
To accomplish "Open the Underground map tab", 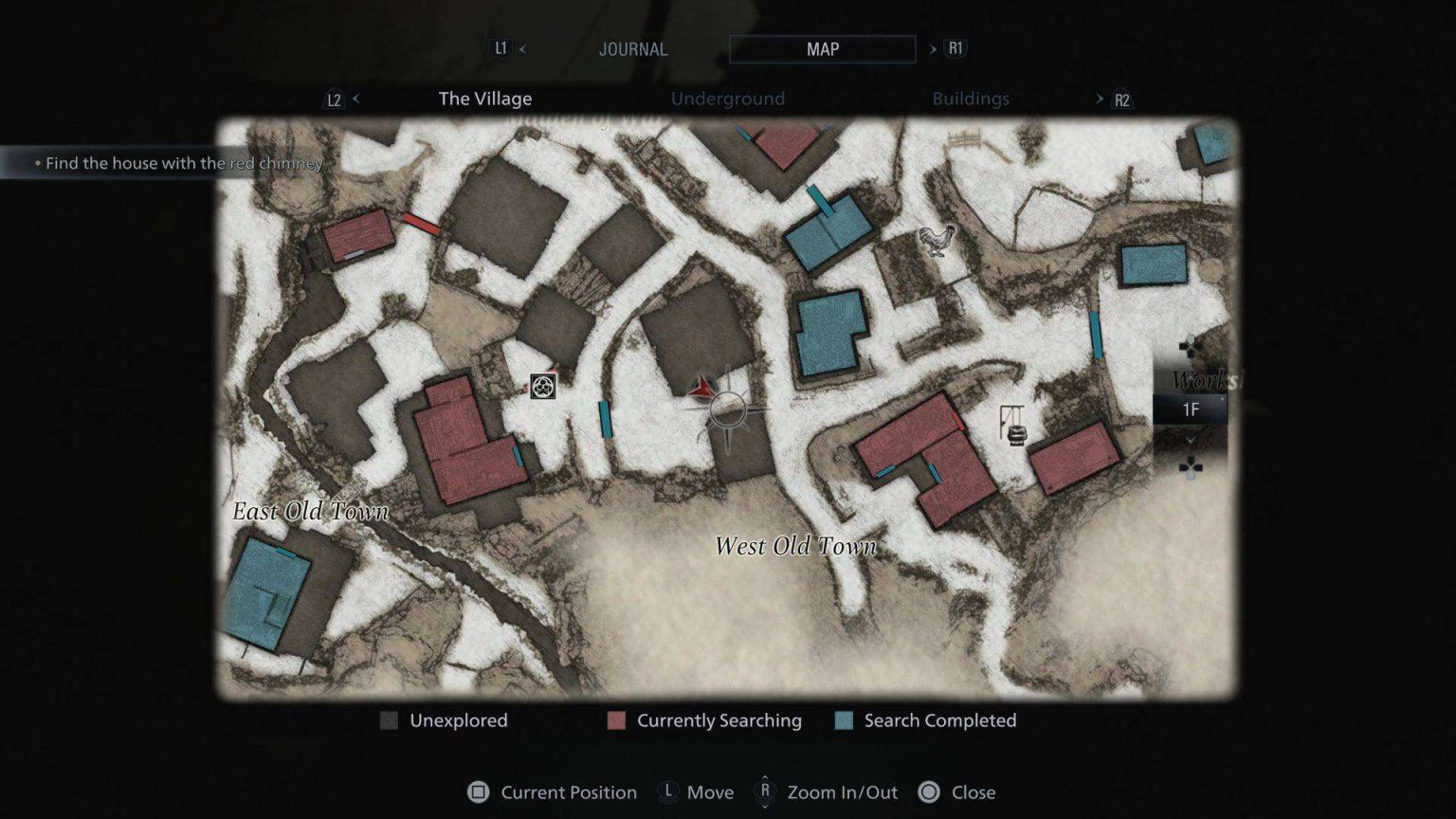I will click(728, 99).
